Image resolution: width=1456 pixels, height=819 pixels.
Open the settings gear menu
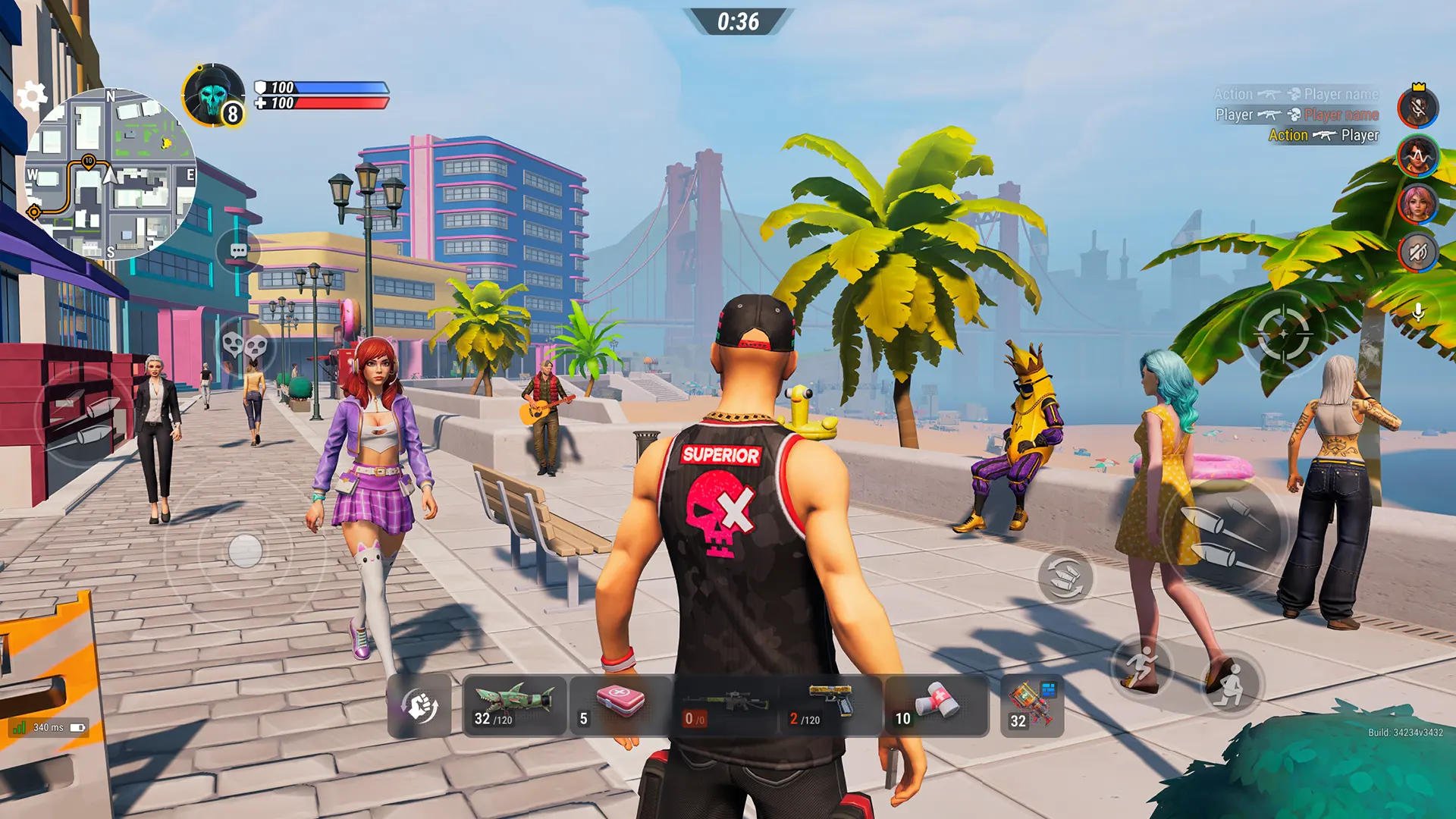(32, 96)
